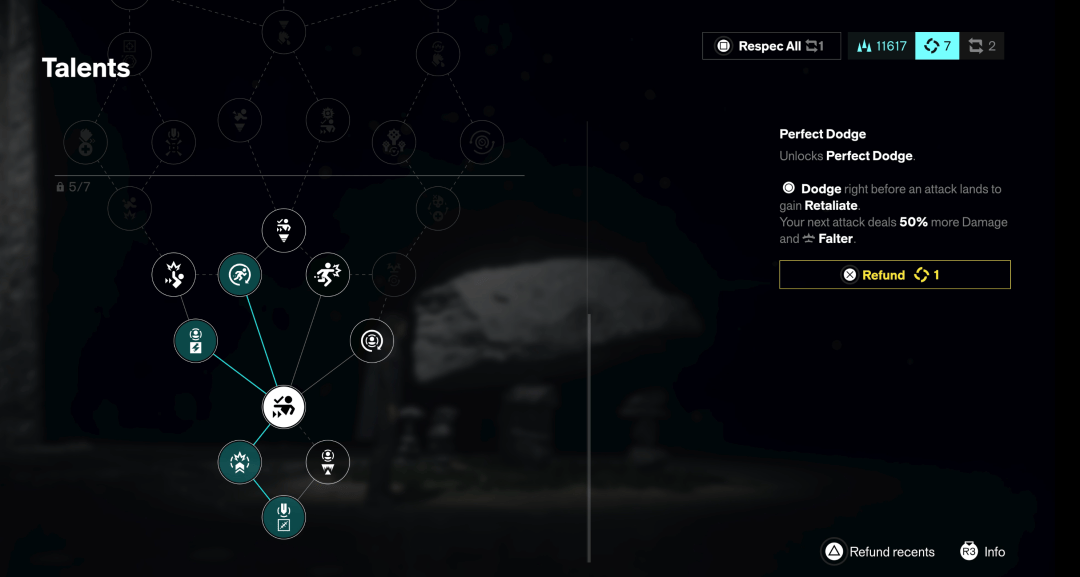The image size is (1080, 577).
Task: Refund the Perfect Dodge talent
Action: (x=894, y=275)
